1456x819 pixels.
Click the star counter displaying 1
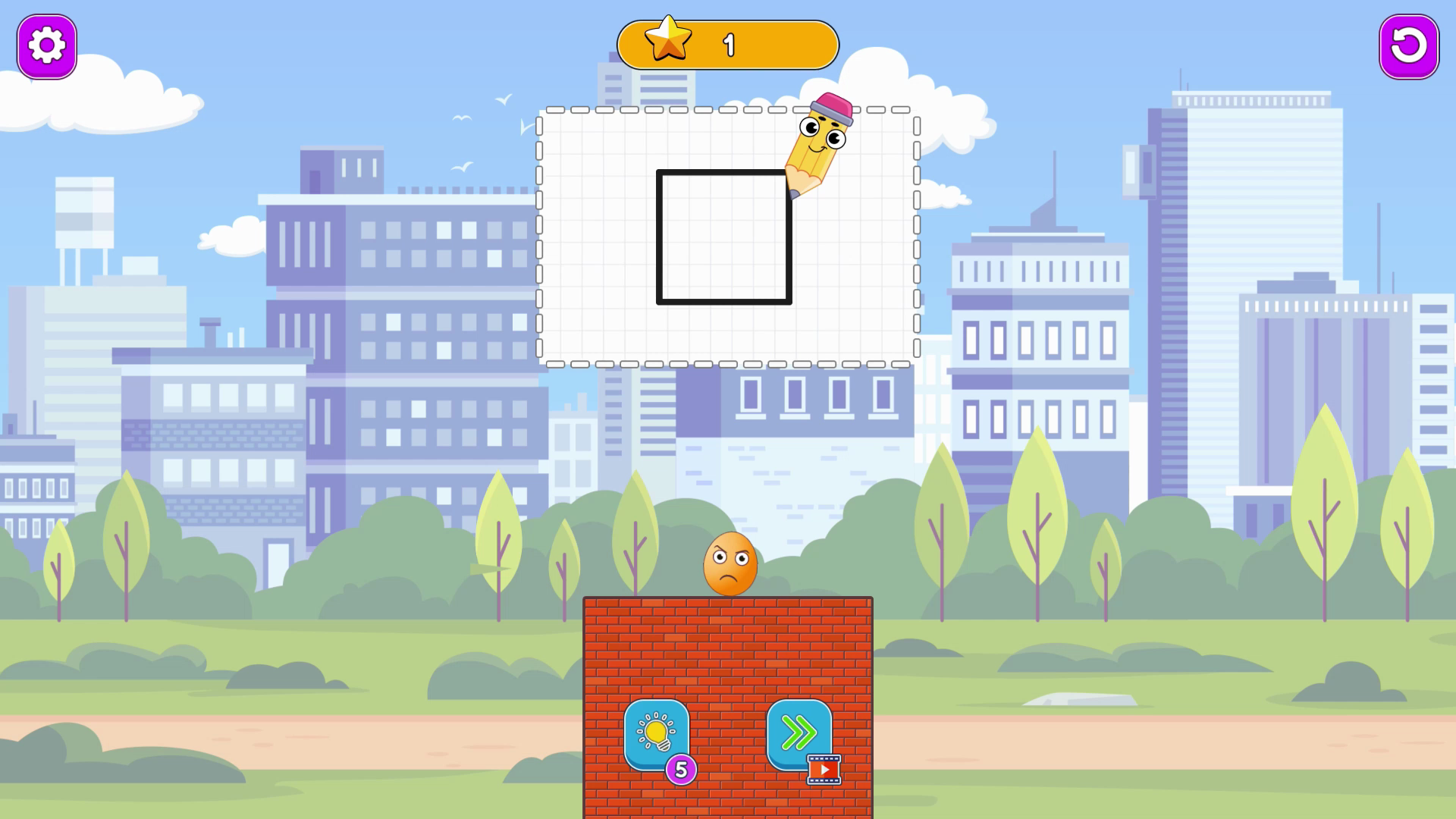click(x=730, y=43)
